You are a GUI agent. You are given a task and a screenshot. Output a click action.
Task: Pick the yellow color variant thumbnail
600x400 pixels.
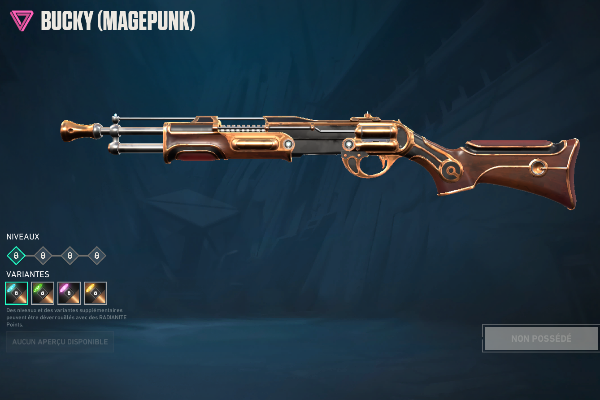96,293
